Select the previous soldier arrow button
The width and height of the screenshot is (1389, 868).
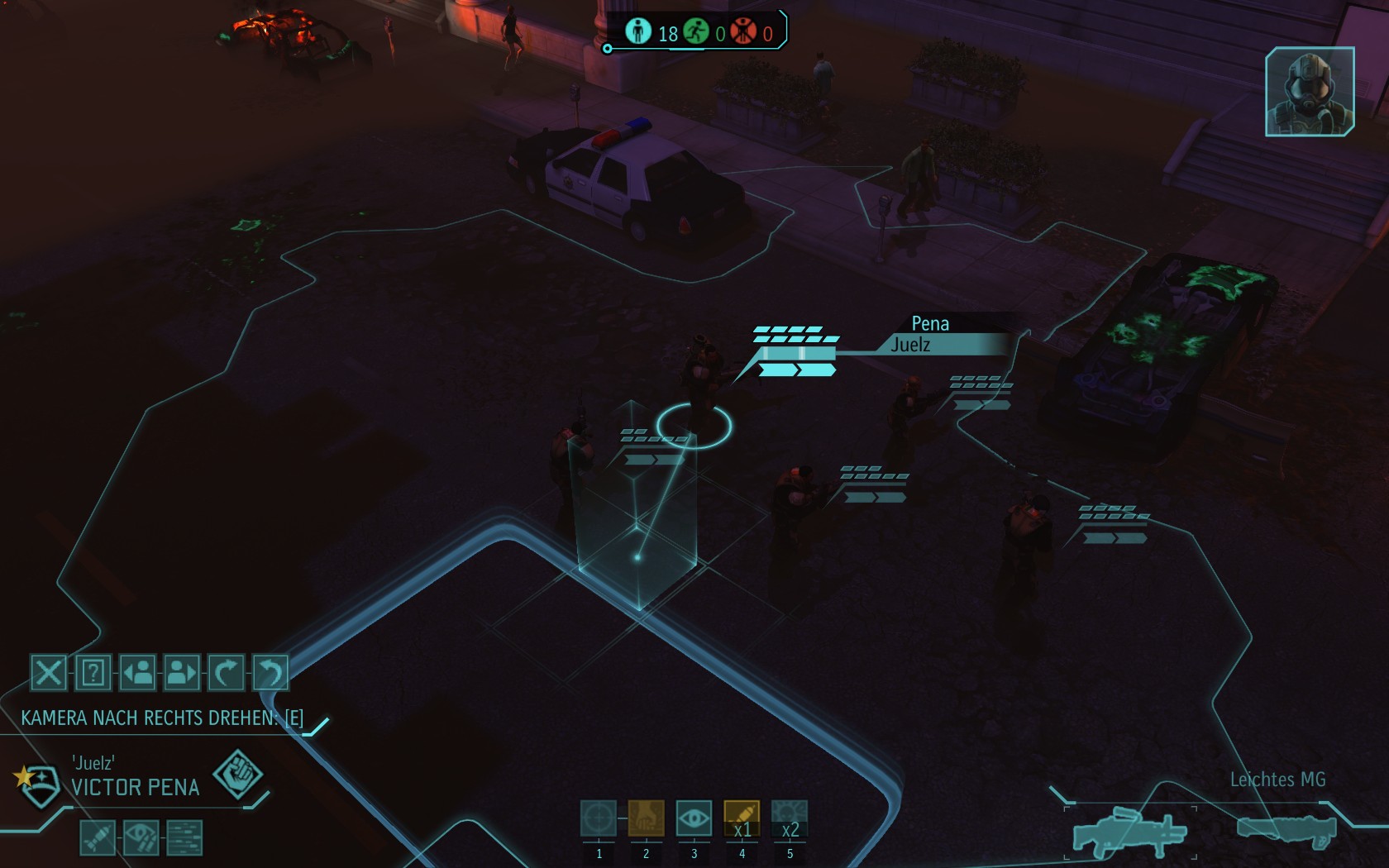[x=137, y=673]
